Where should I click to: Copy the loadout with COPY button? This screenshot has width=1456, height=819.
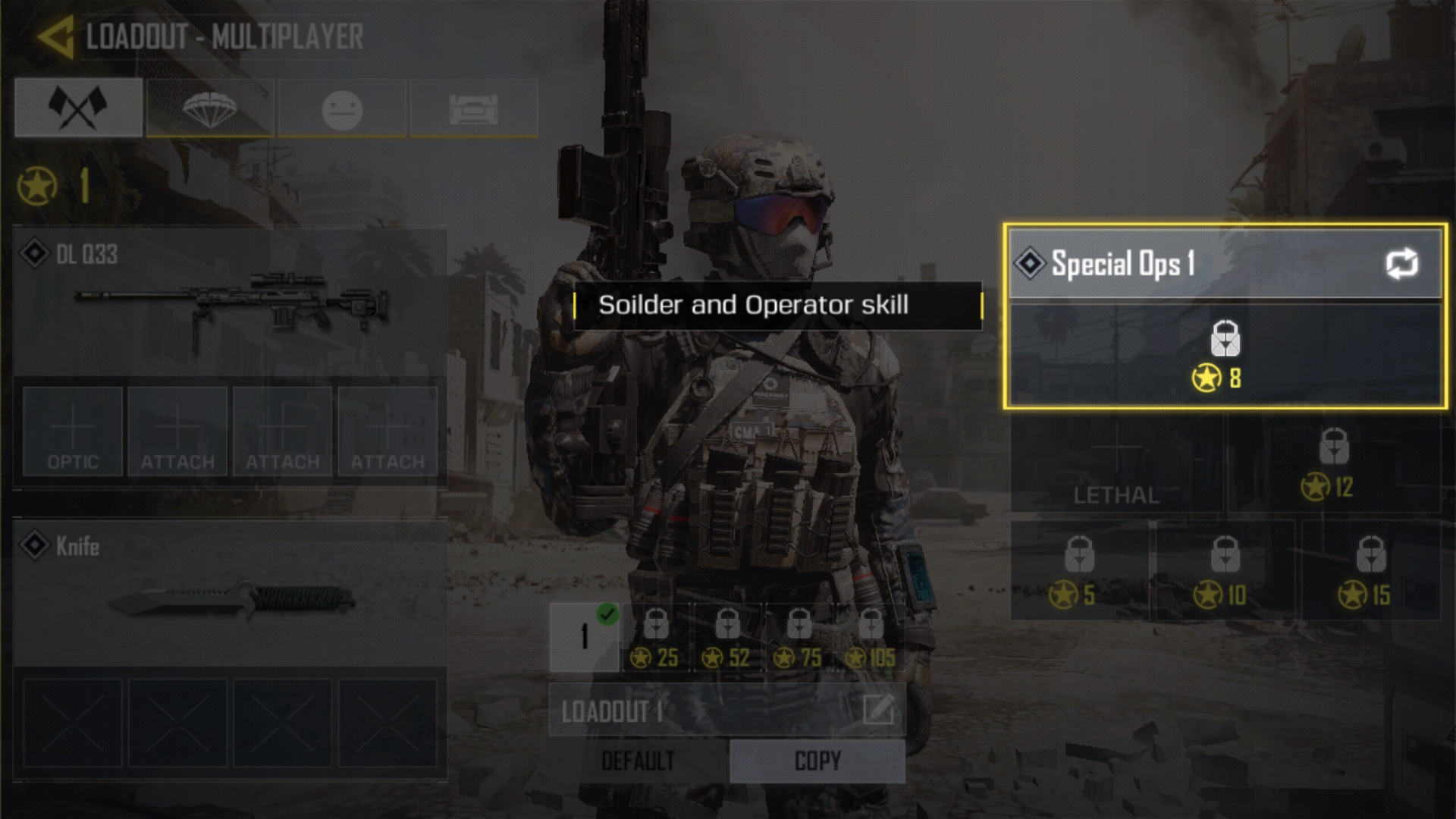817,761
